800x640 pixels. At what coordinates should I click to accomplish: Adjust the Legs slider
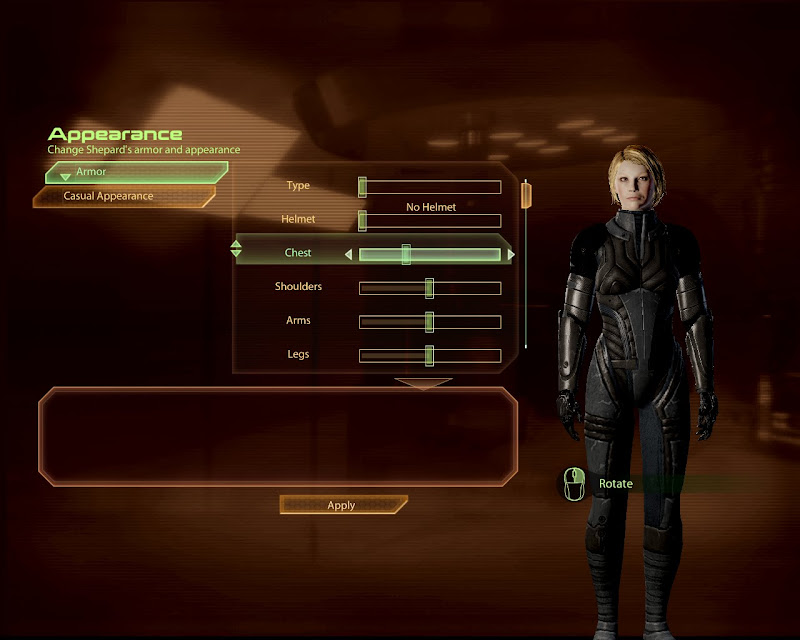tap(430, 356)
